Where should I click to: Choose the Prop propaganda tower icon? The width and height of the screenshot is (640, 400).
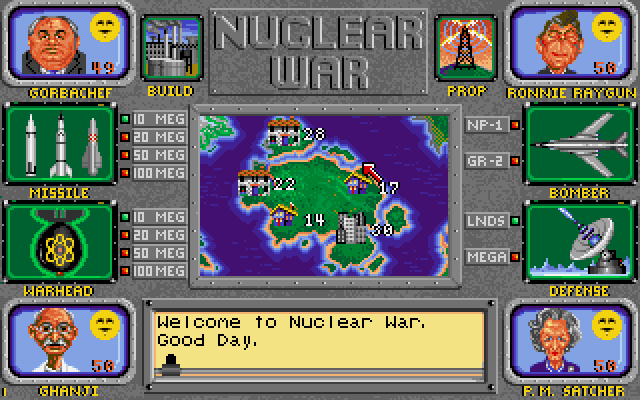(x=468, y=49)
